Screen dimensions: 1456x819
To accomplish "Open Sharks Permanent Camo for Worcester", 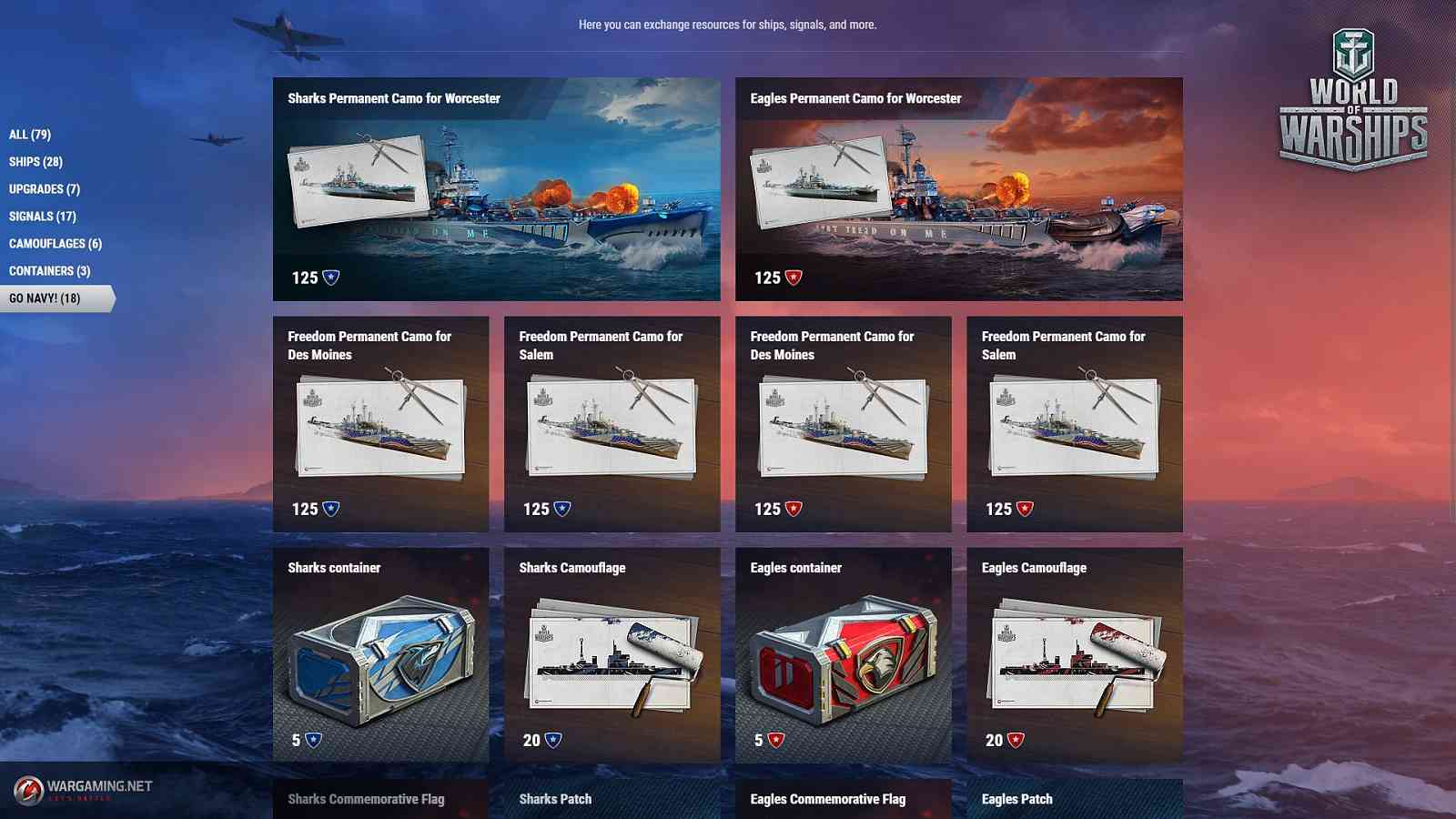I will (x=496, y=188).
